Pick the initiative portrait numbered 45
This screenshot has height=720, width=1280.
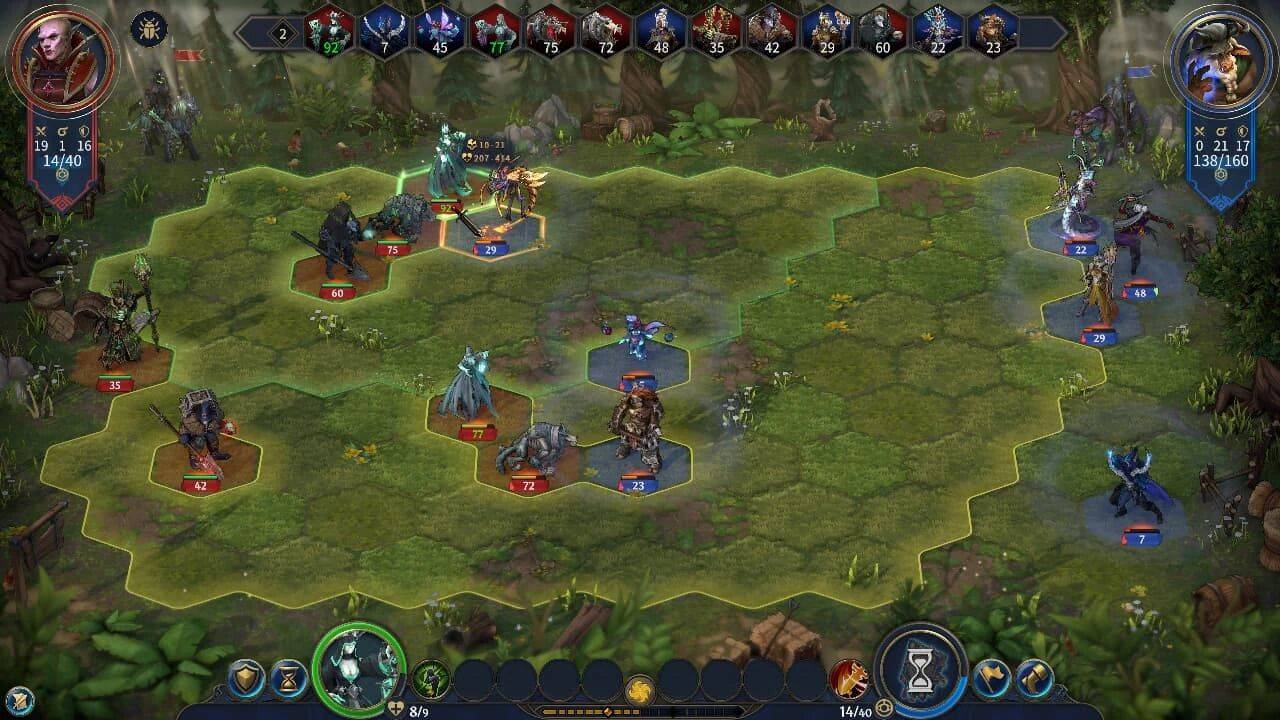(440, 32)
